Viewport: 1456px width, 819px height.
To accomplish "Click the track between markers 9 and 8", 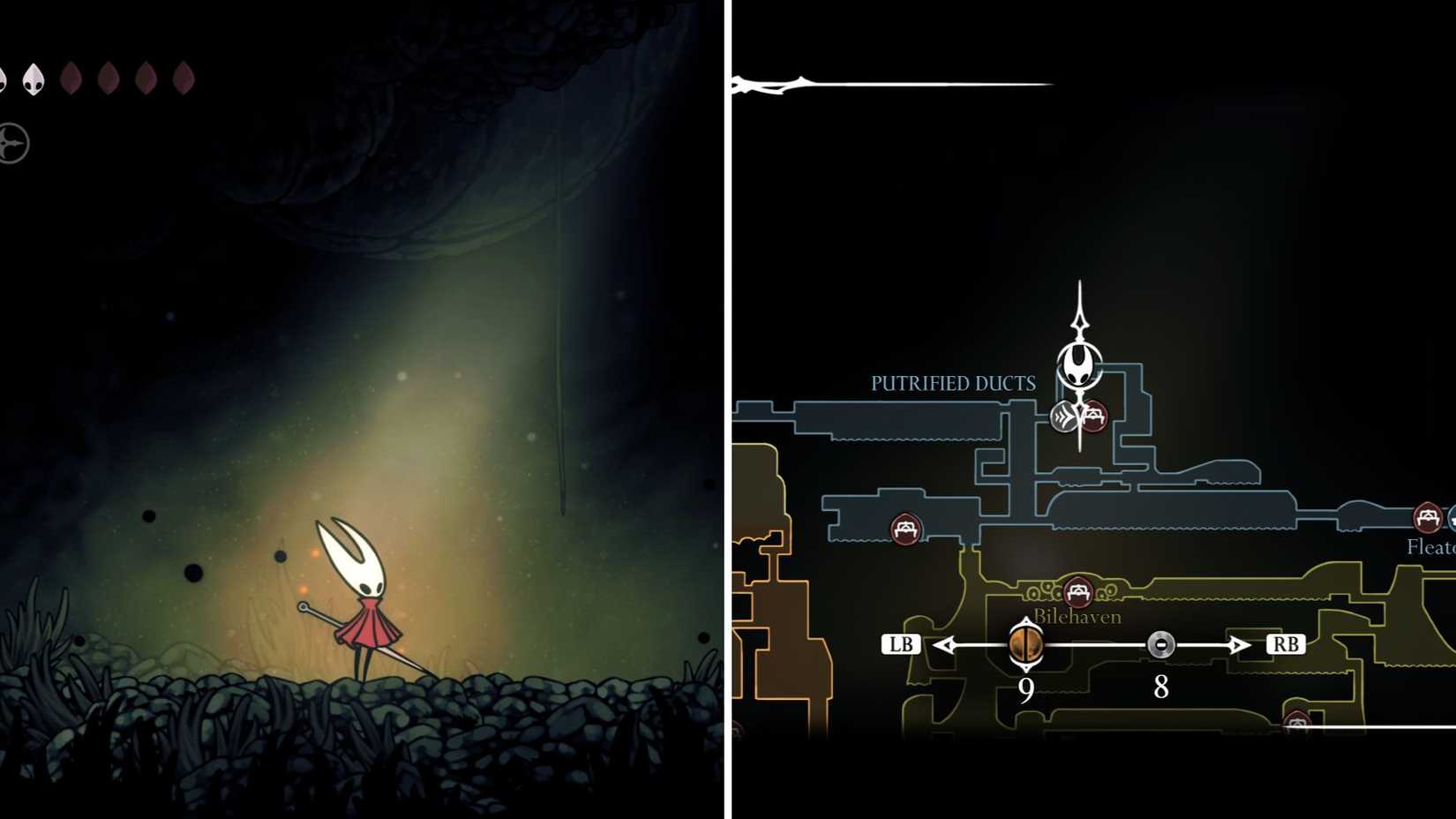I will 1094,645.
